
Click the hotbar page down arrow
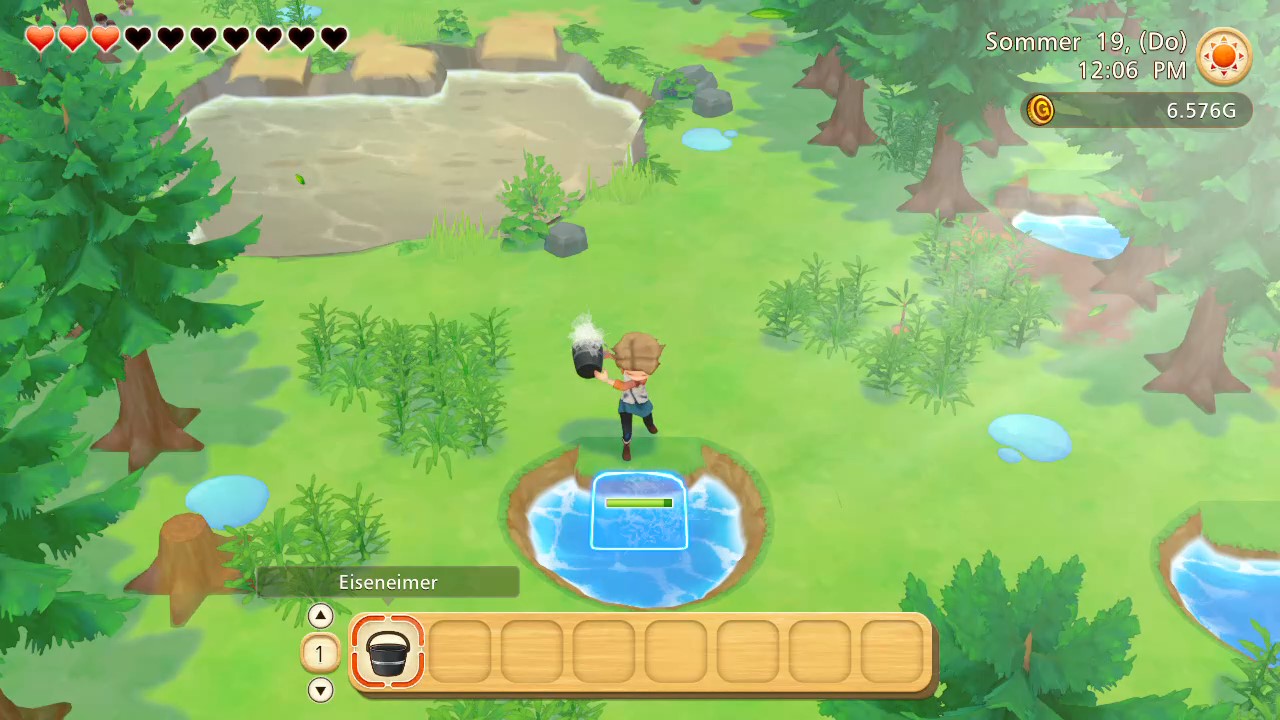click(x=320, y=689)
